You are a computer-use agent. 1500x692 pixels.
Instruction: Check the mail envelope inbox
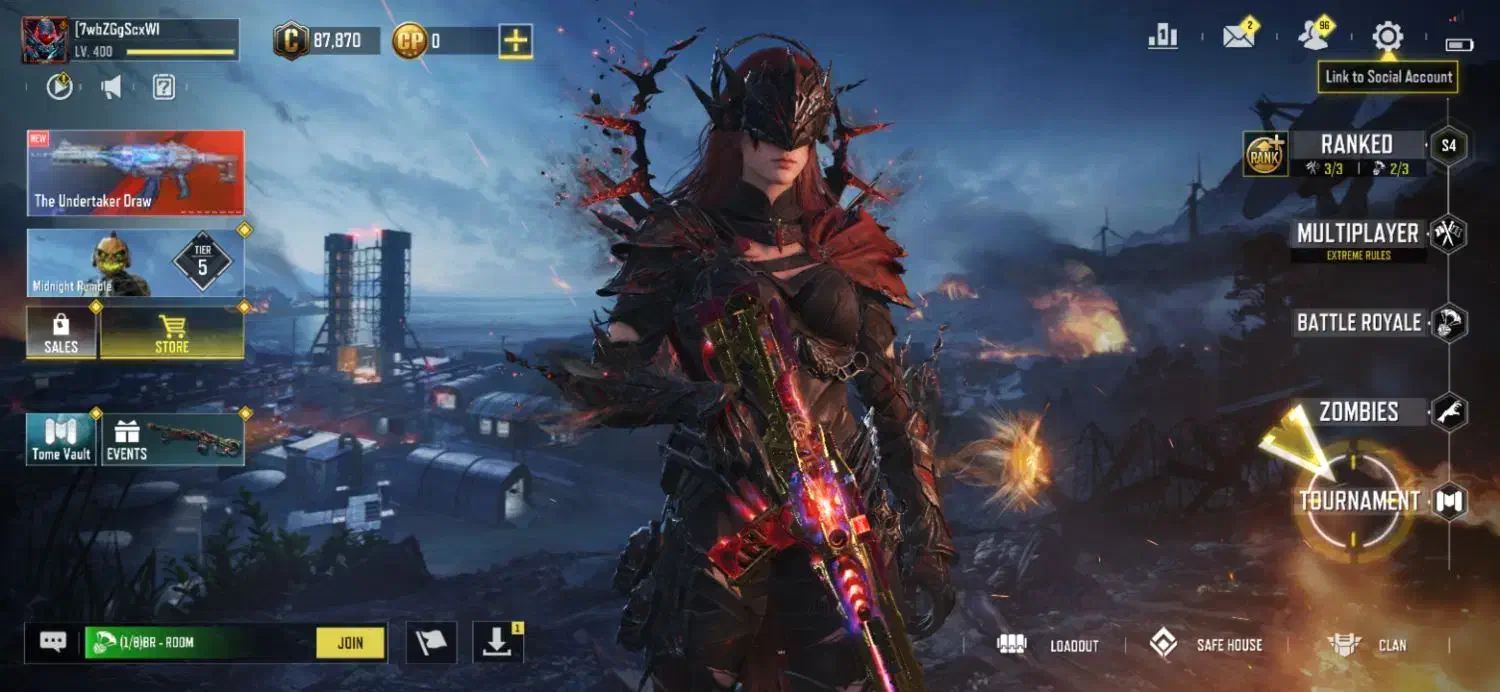[x=1239, y=38]
